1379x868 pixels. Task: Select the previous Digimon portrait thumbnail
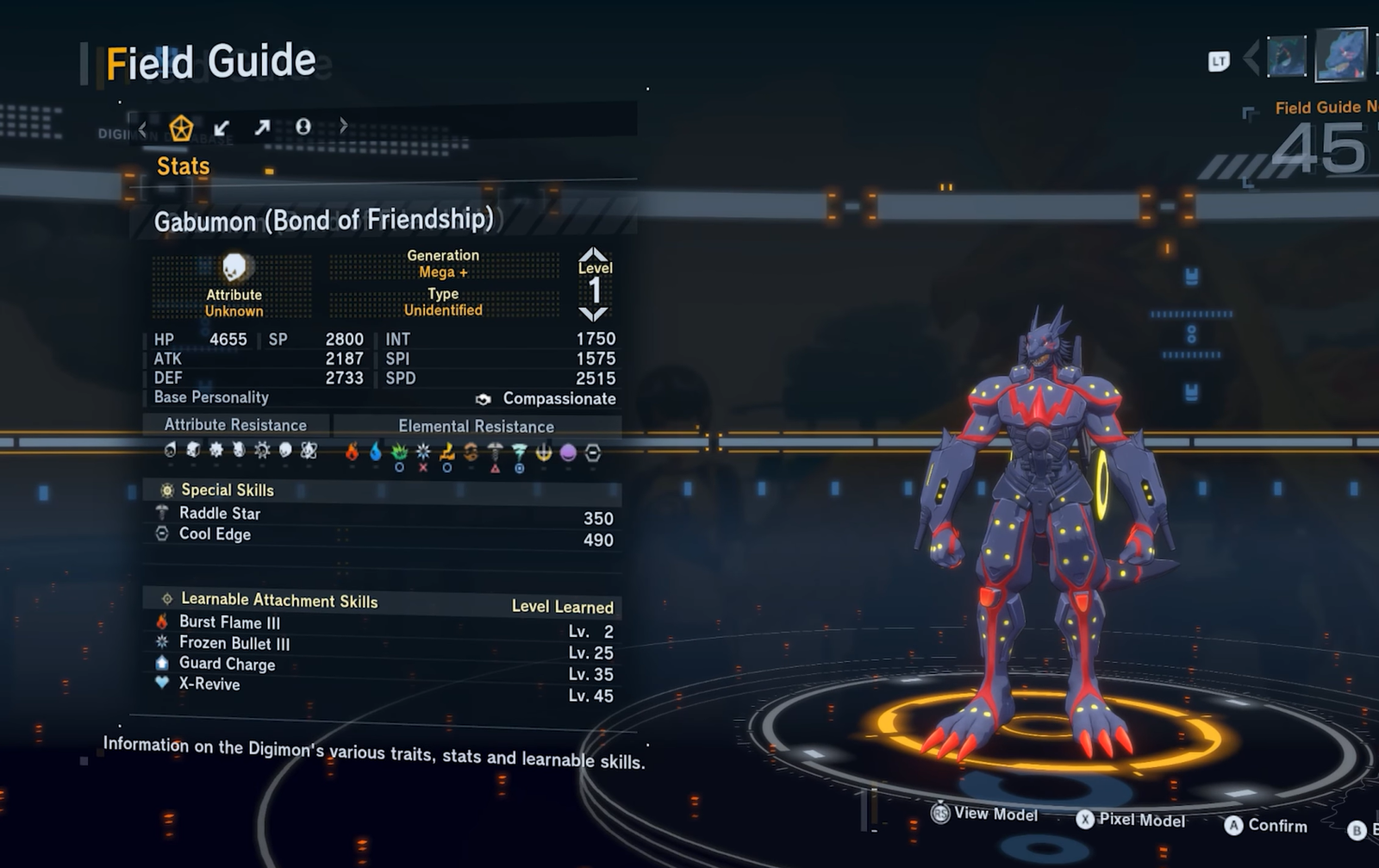point(1286,58)
